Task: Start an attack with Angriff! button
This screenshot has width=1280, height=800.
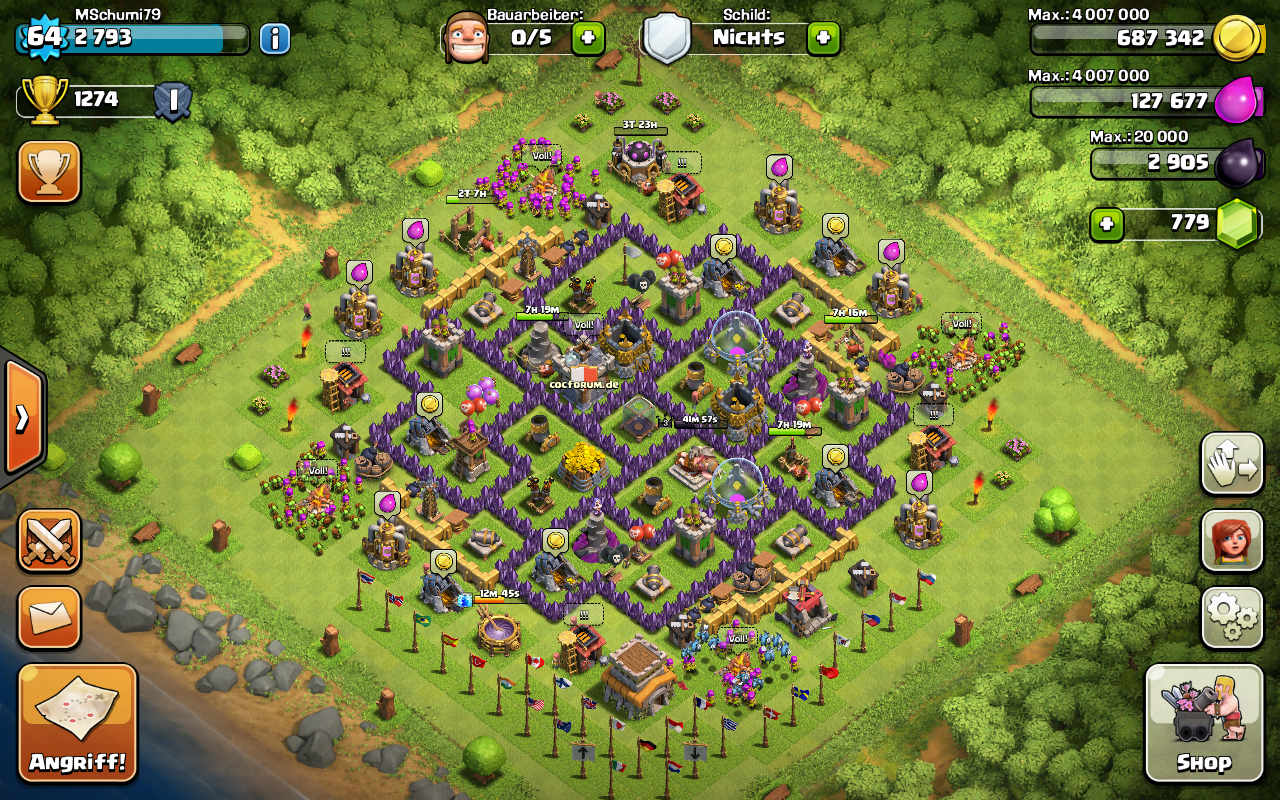Action: (x=77, y=722)
